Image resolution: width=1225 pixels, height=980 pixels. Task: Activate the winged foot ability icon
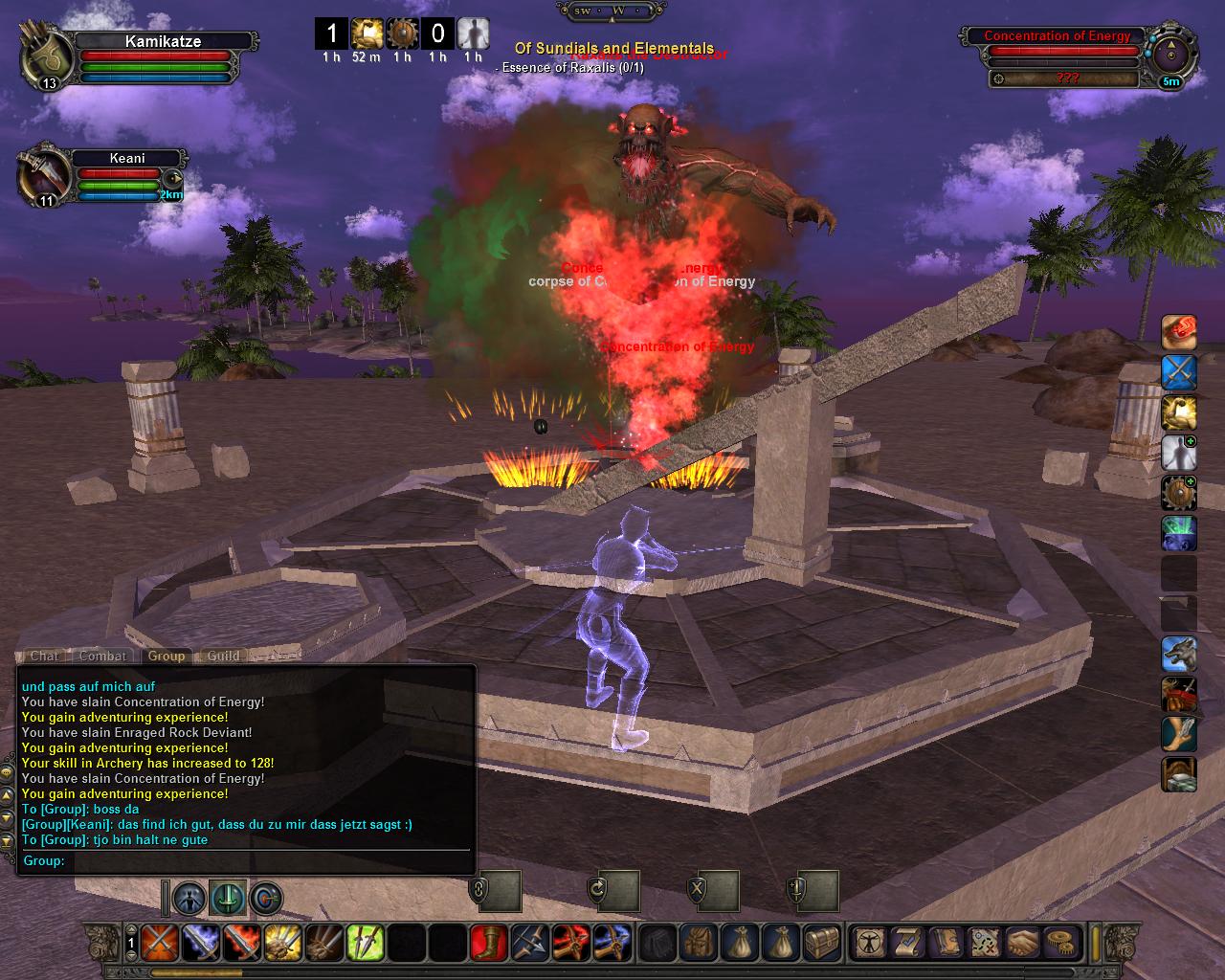coord(1179,735)
